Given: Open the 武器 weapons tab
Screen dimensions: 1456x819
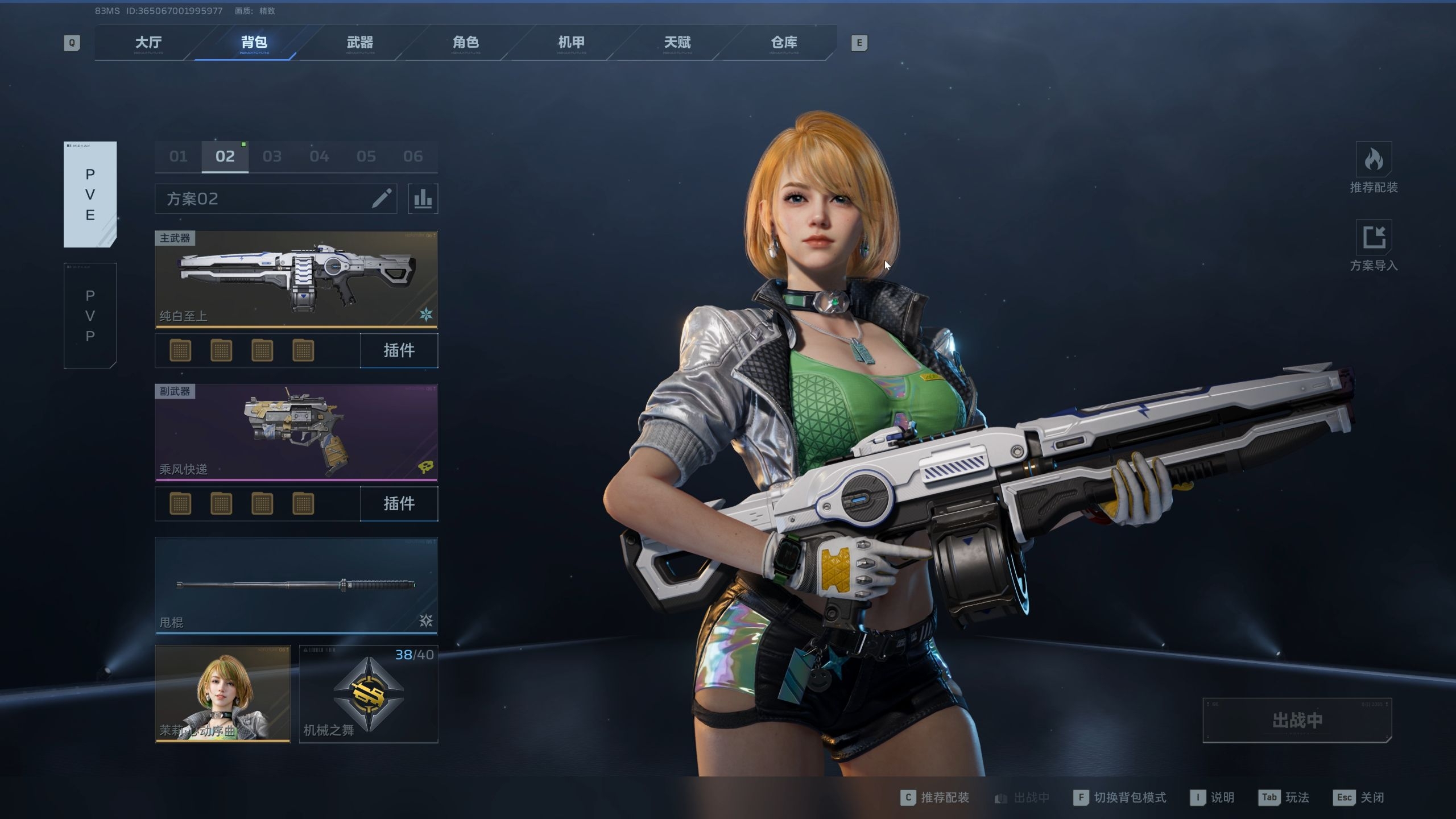Looking at the screenshot, I should 360,43.
